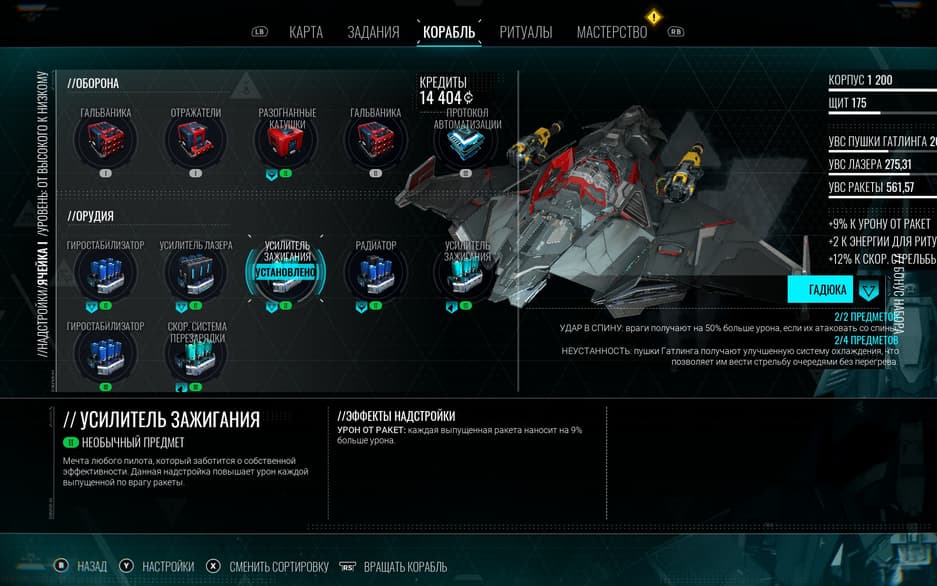Select the Корабль tab

[449, 32]
